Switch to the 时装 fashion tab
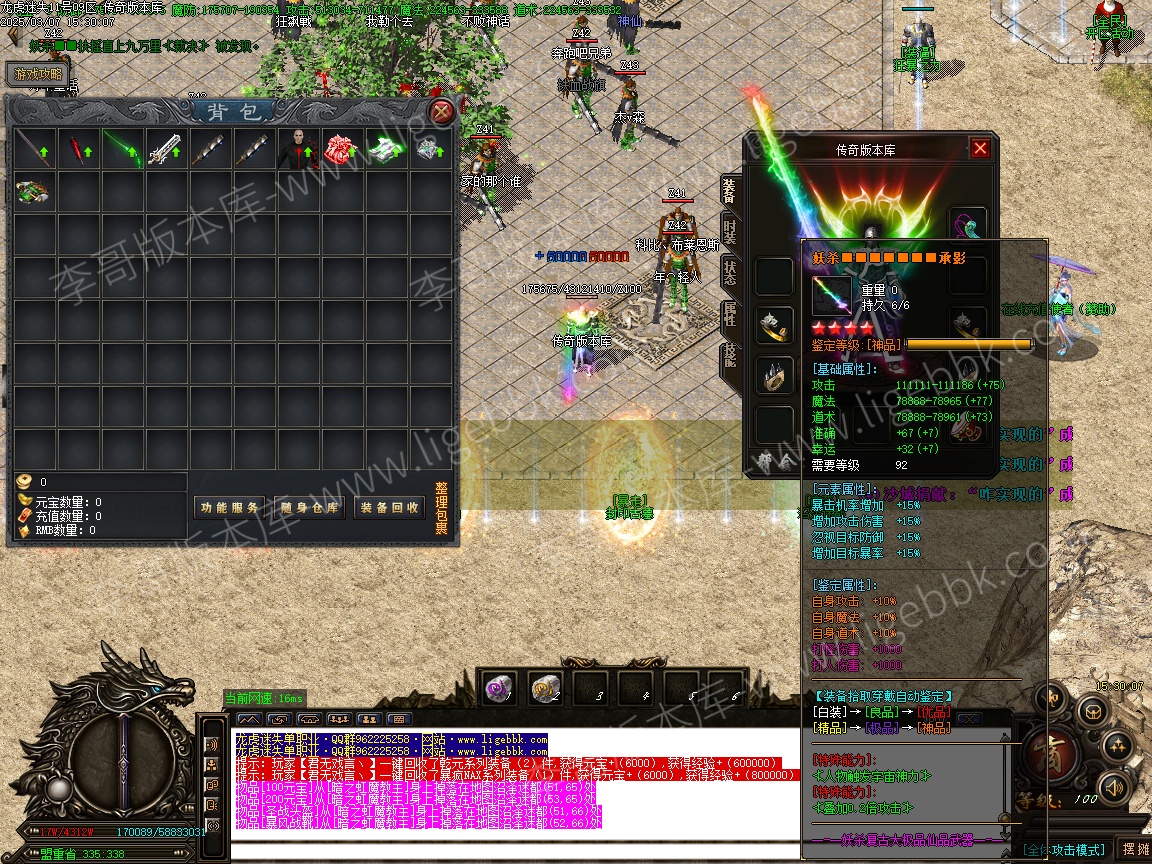Viewport: 1152px width, 864px height. tap(730, 232)
